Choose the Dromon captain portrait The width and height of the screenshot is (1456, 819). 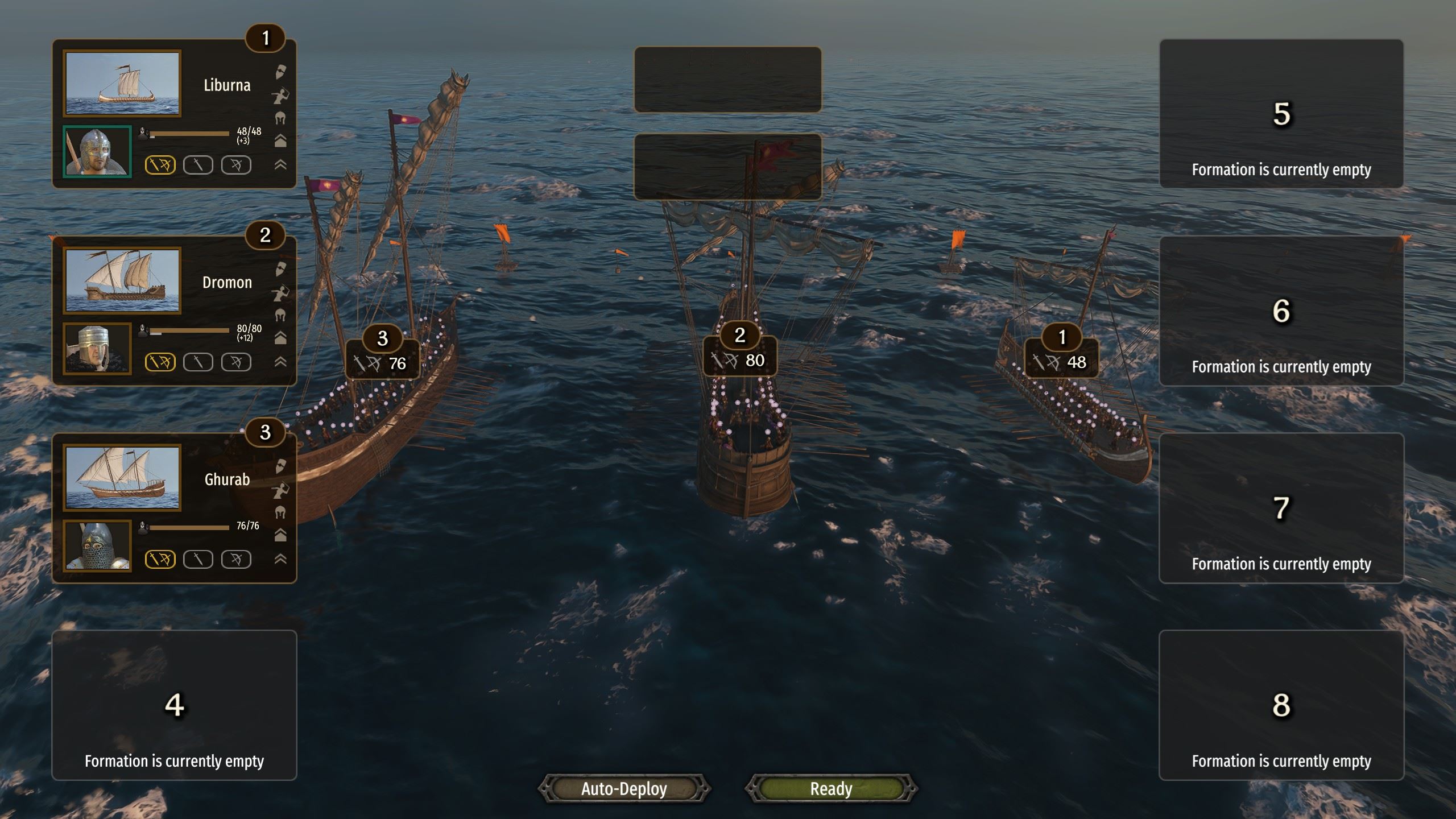click(97, 349)
